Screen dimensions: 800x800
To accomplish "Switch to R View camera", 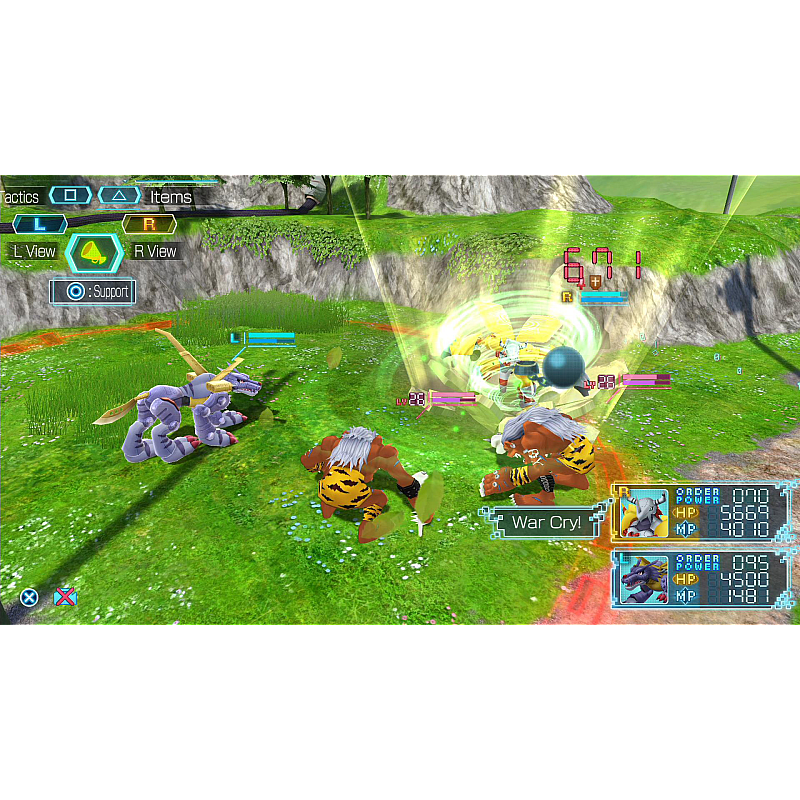I will coord(155,251).
